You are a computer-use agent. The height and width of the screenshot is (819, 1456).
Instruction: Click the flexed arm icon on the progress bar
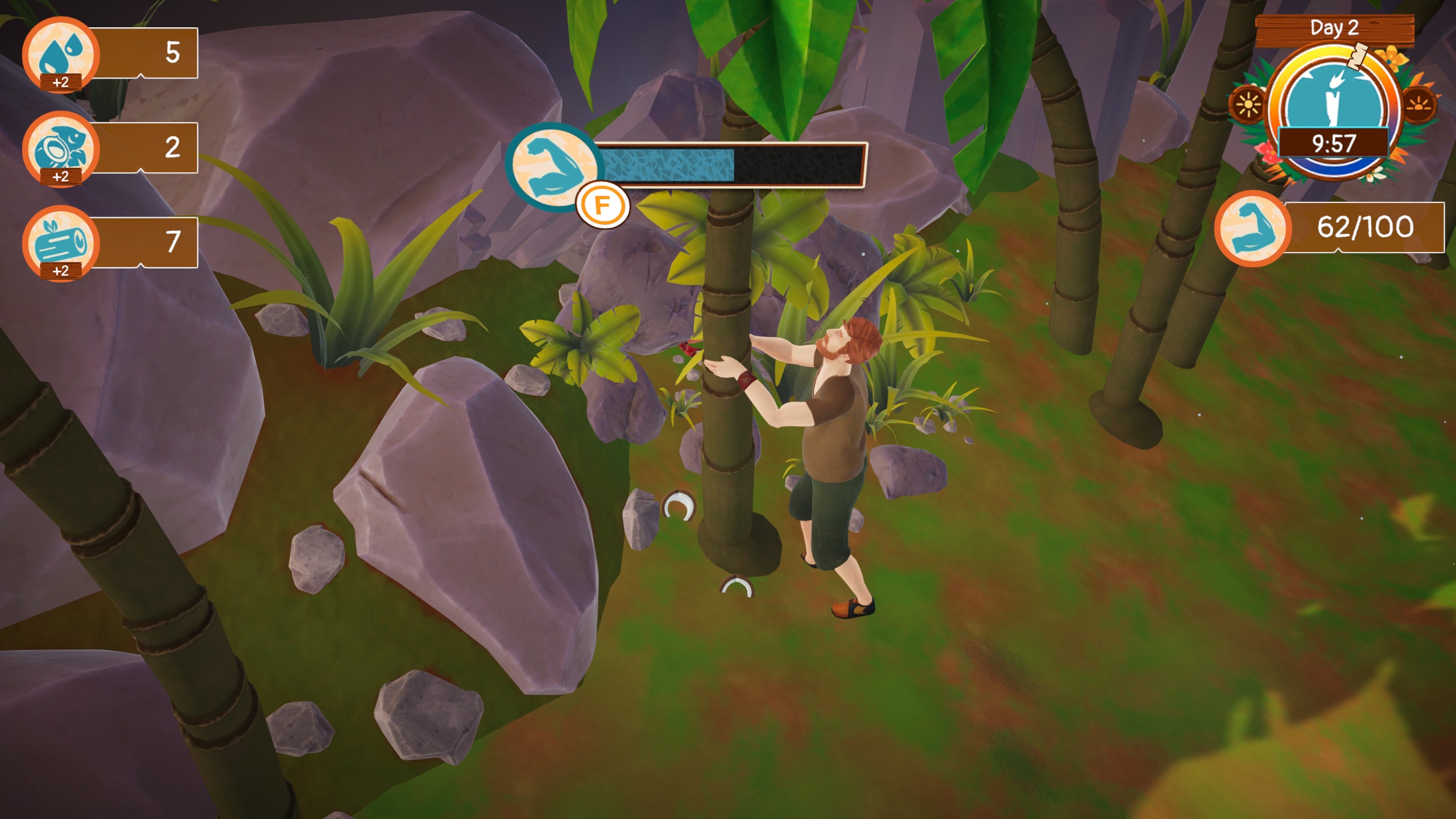(x=551, y=166)
